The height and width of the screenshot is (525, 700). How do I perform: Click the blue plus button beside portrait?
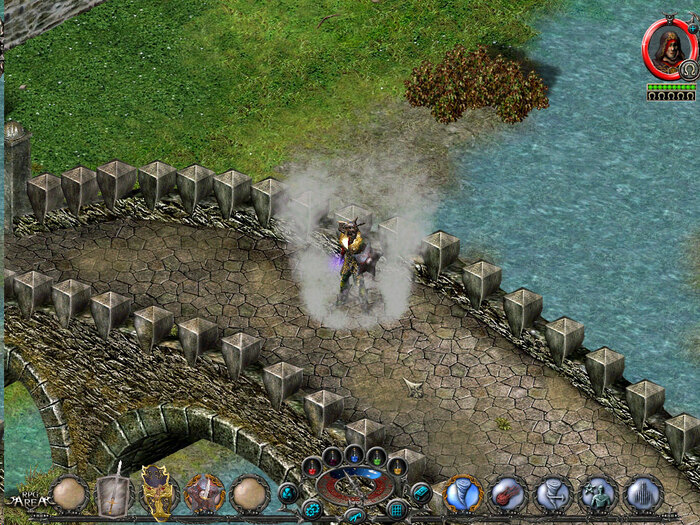[x=690, y=28]
